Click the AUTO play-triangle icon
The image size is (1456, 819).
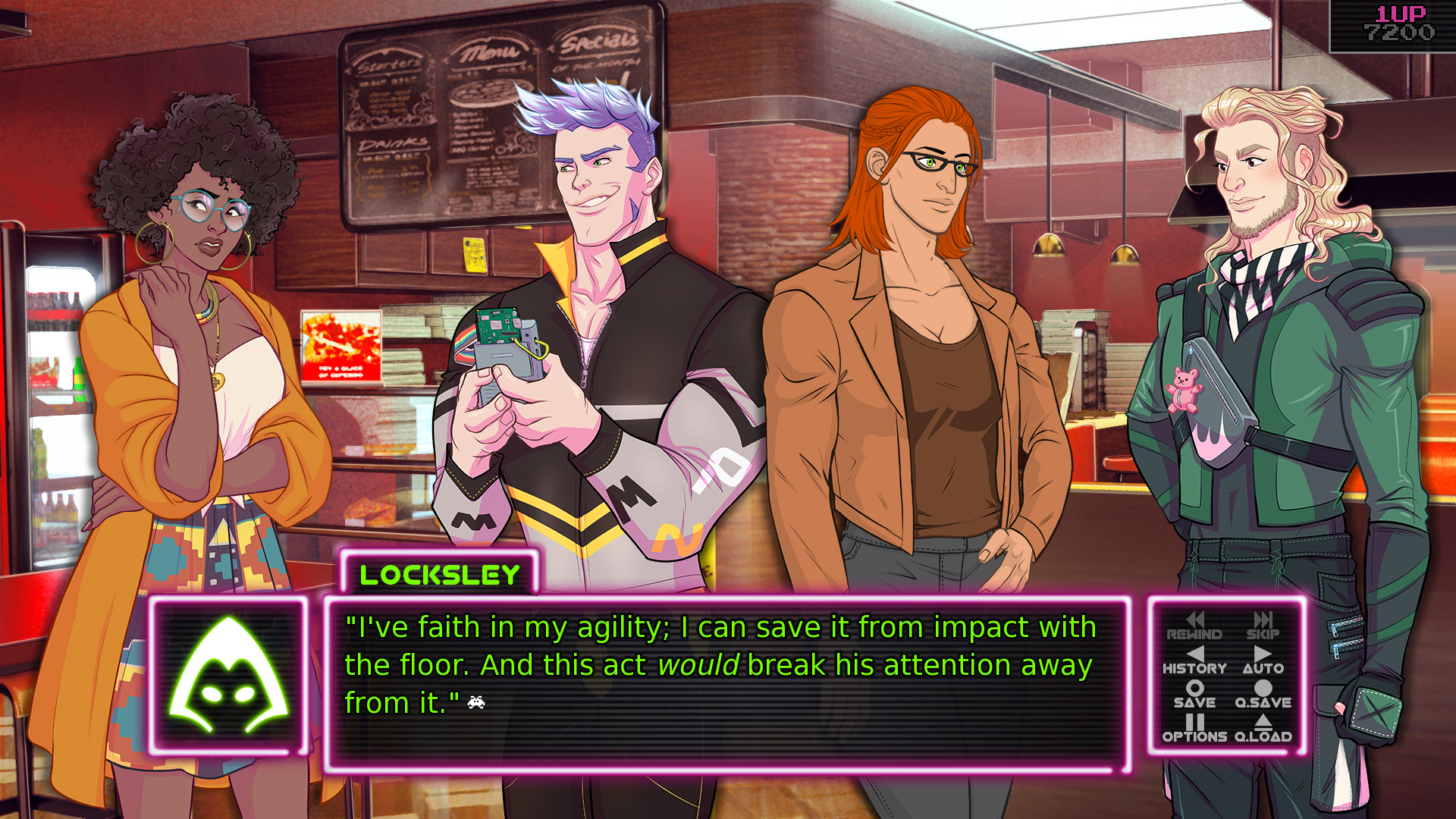pos(1263,654)
